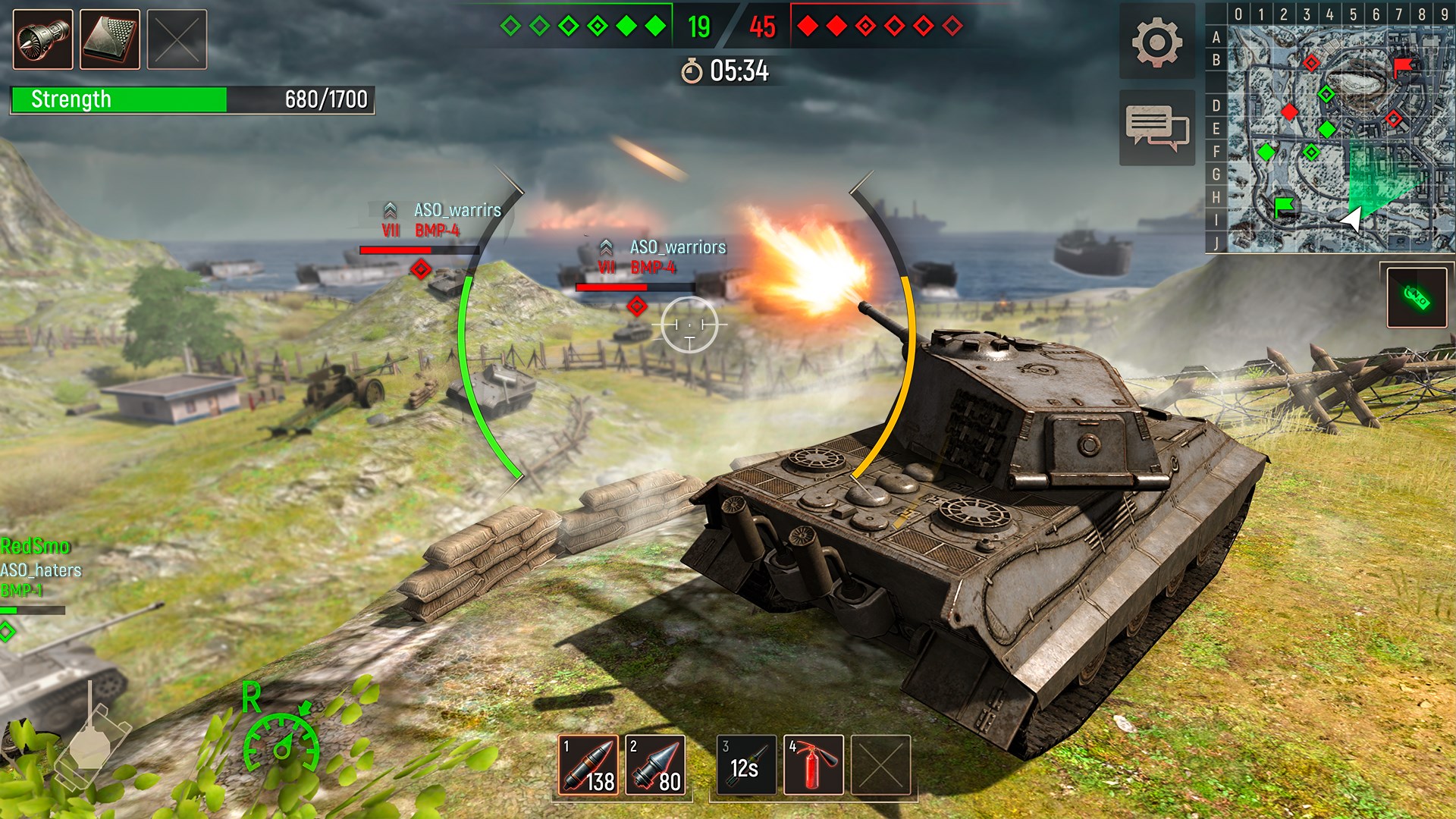Image resolution: width=1456 pixels, height=819 pixels.
Task: Use the fire extinguisher consumable
Action: click(813, 764)
